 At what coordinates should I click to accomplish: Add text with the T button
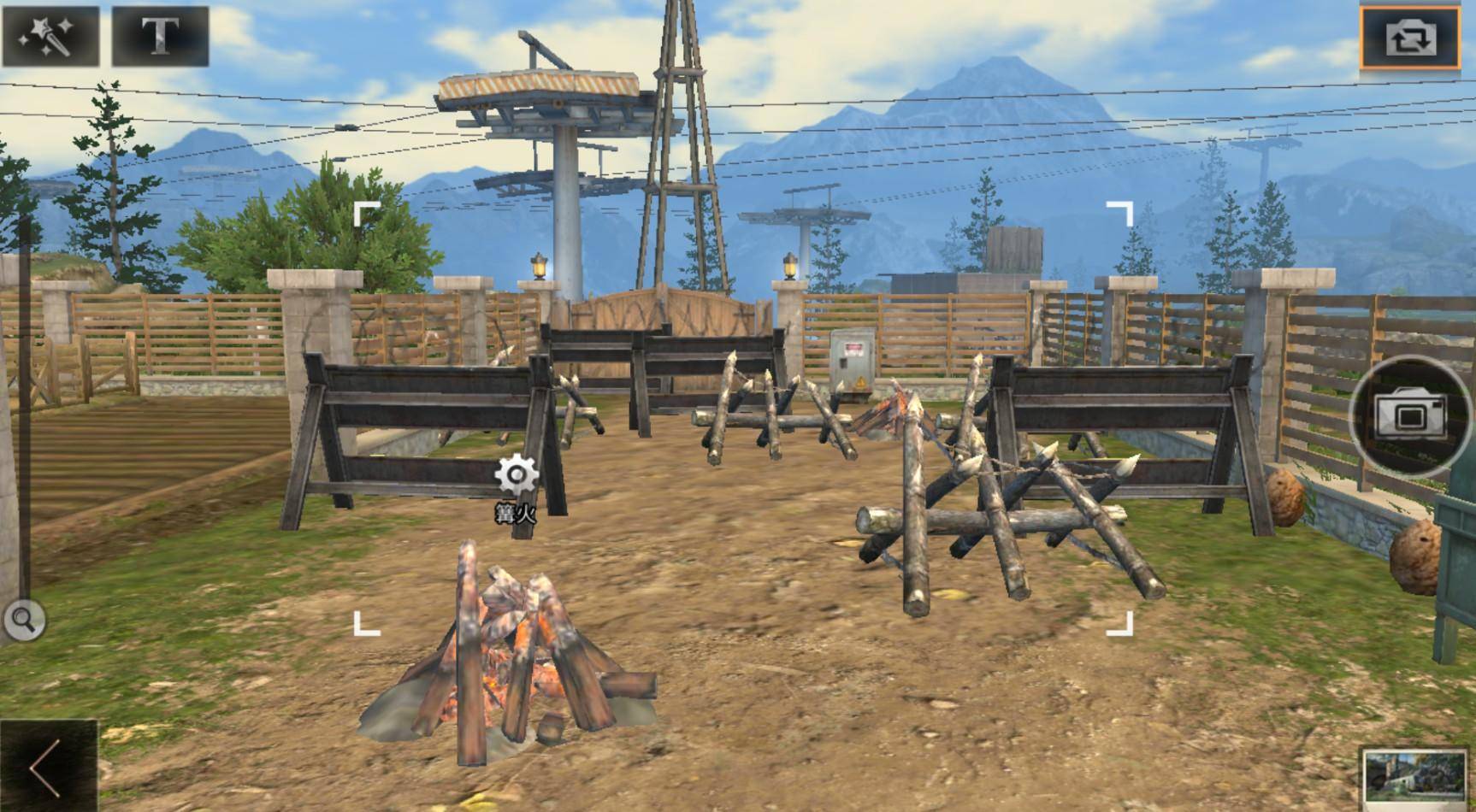click(160, 36)
